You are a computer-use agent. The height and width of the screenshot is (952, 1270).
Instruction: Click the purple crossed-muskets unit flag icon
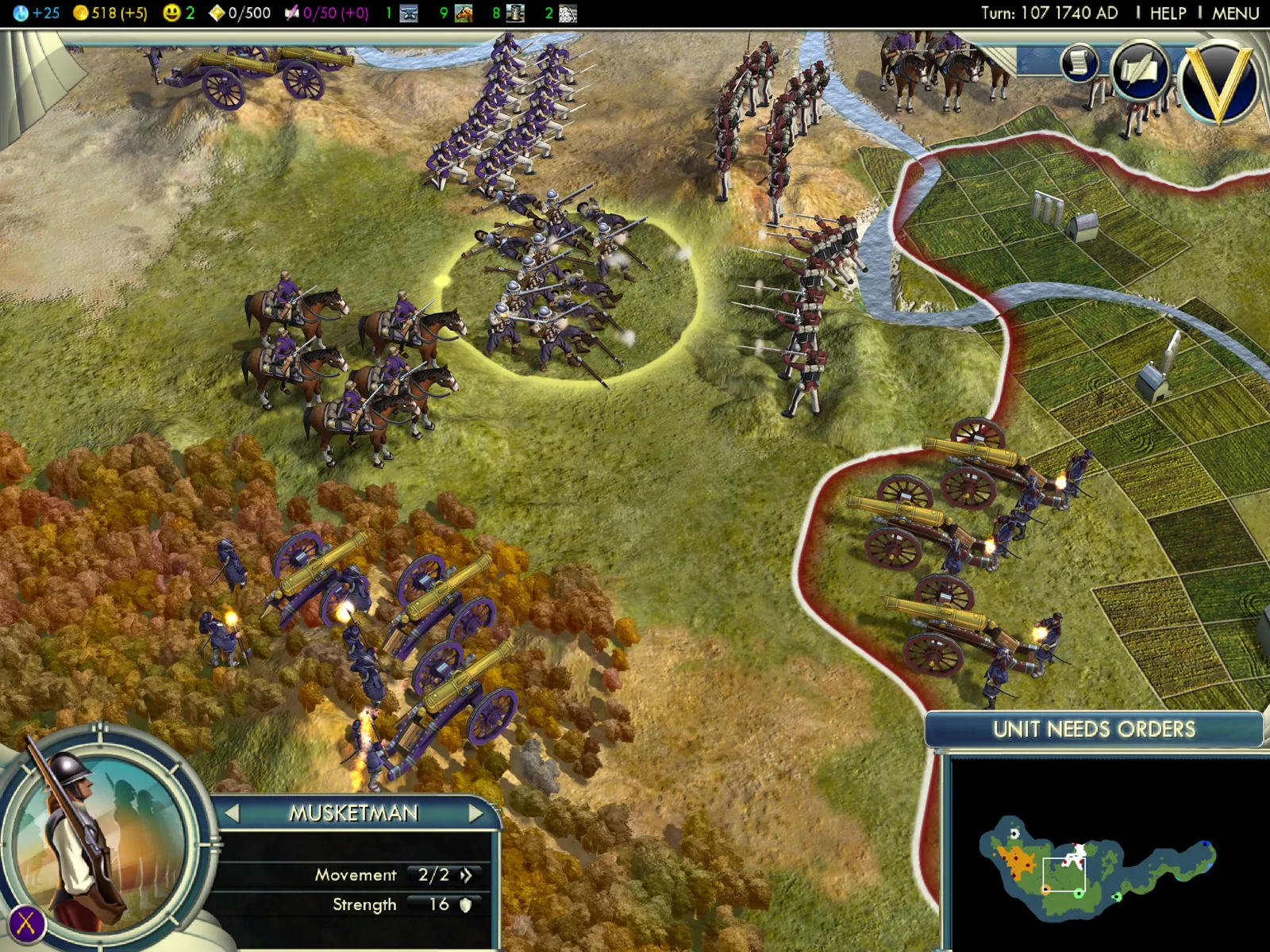(25, 923)
